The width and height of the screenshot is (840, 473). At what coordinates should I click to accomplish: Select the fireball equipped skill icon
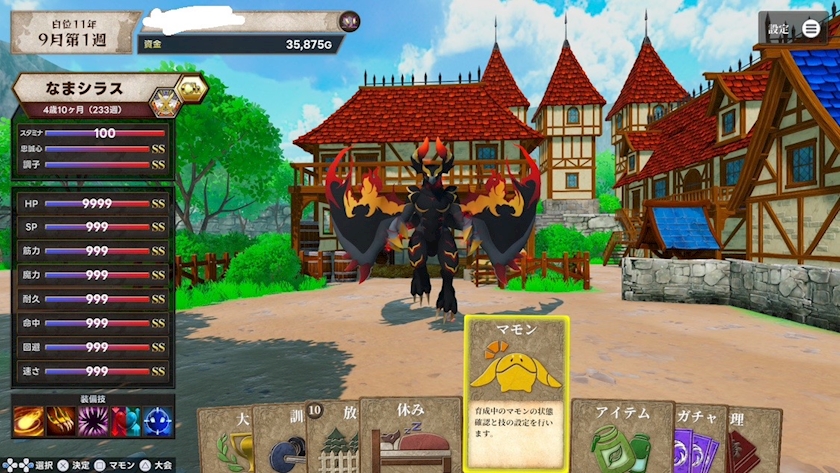coord(28,422)
